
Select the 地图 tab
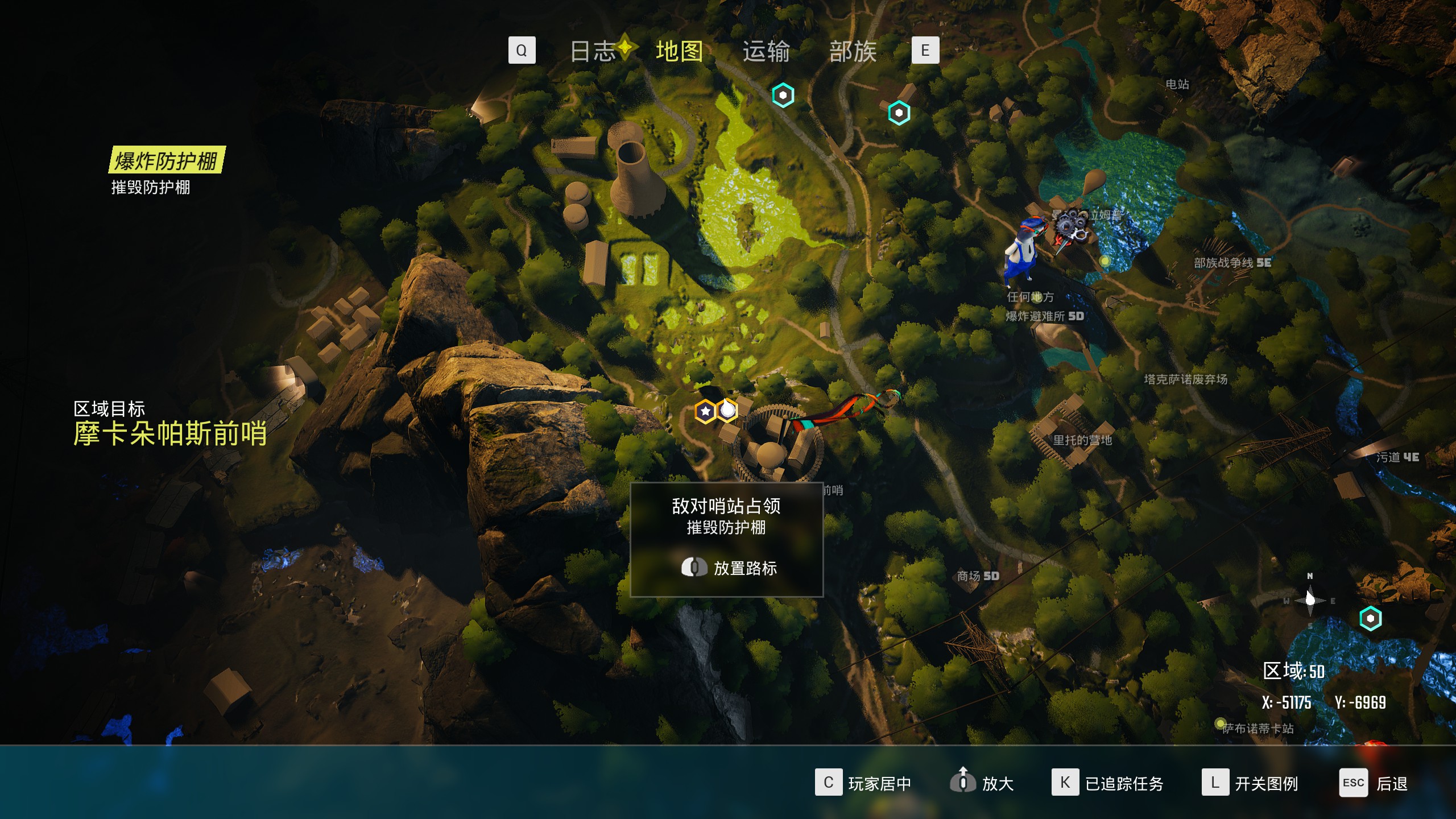(x=679, y=51)
